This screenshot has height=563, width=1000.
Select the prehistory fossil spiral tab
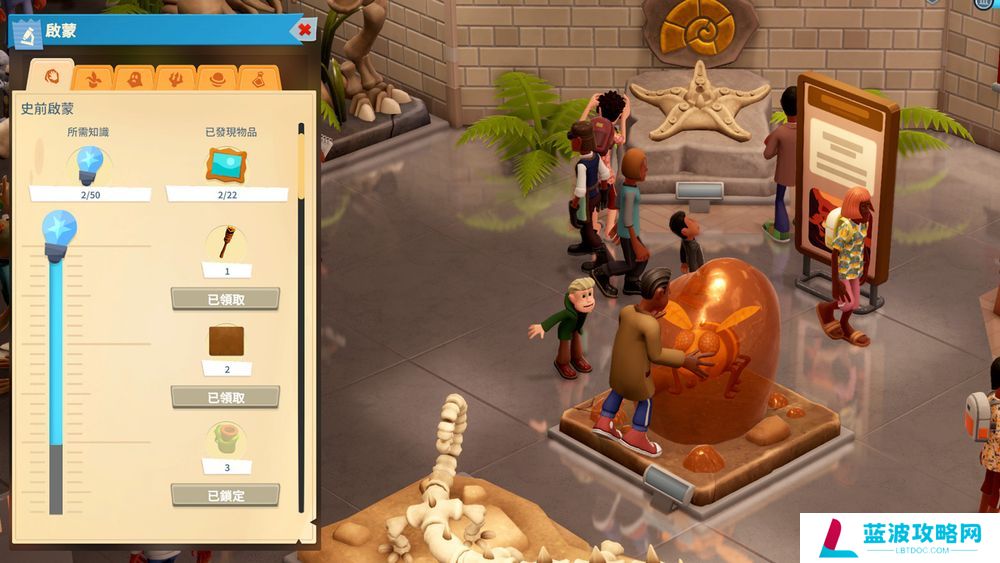52,76
